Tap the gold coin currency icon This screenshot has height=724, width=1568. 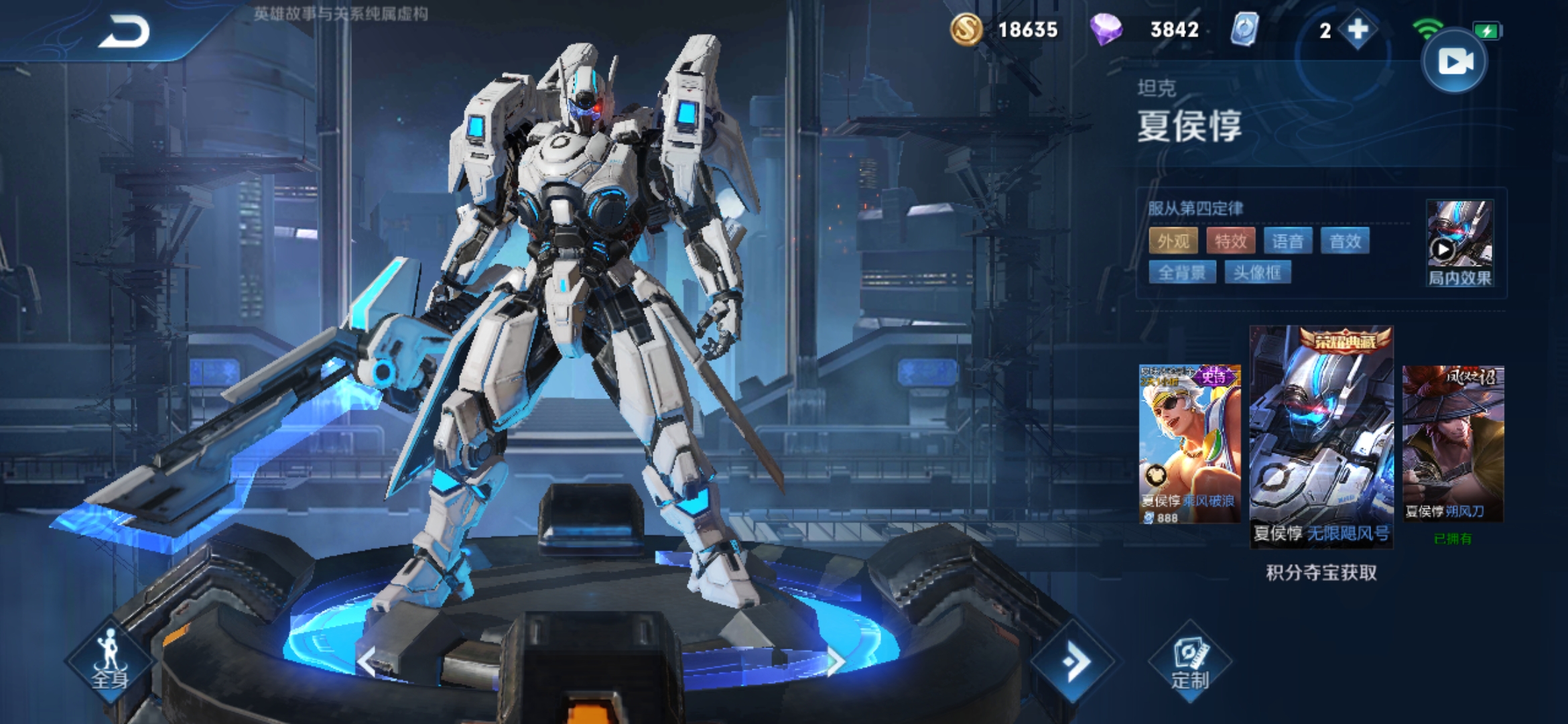coord(966,30)
